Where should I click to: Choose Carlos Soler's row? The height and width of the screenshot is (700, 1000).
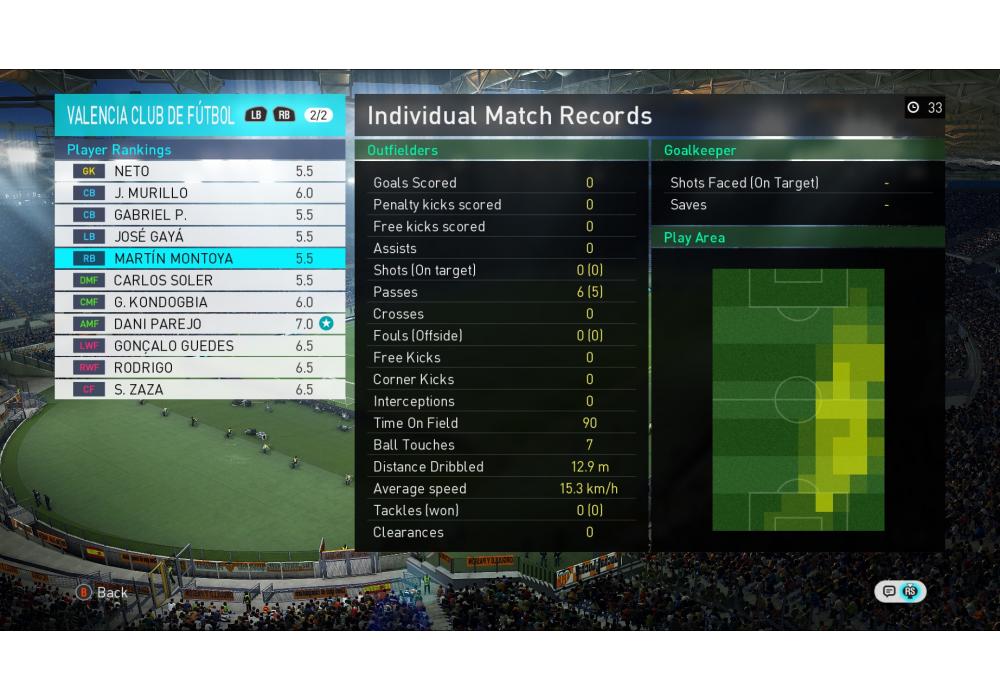(200, 281)
